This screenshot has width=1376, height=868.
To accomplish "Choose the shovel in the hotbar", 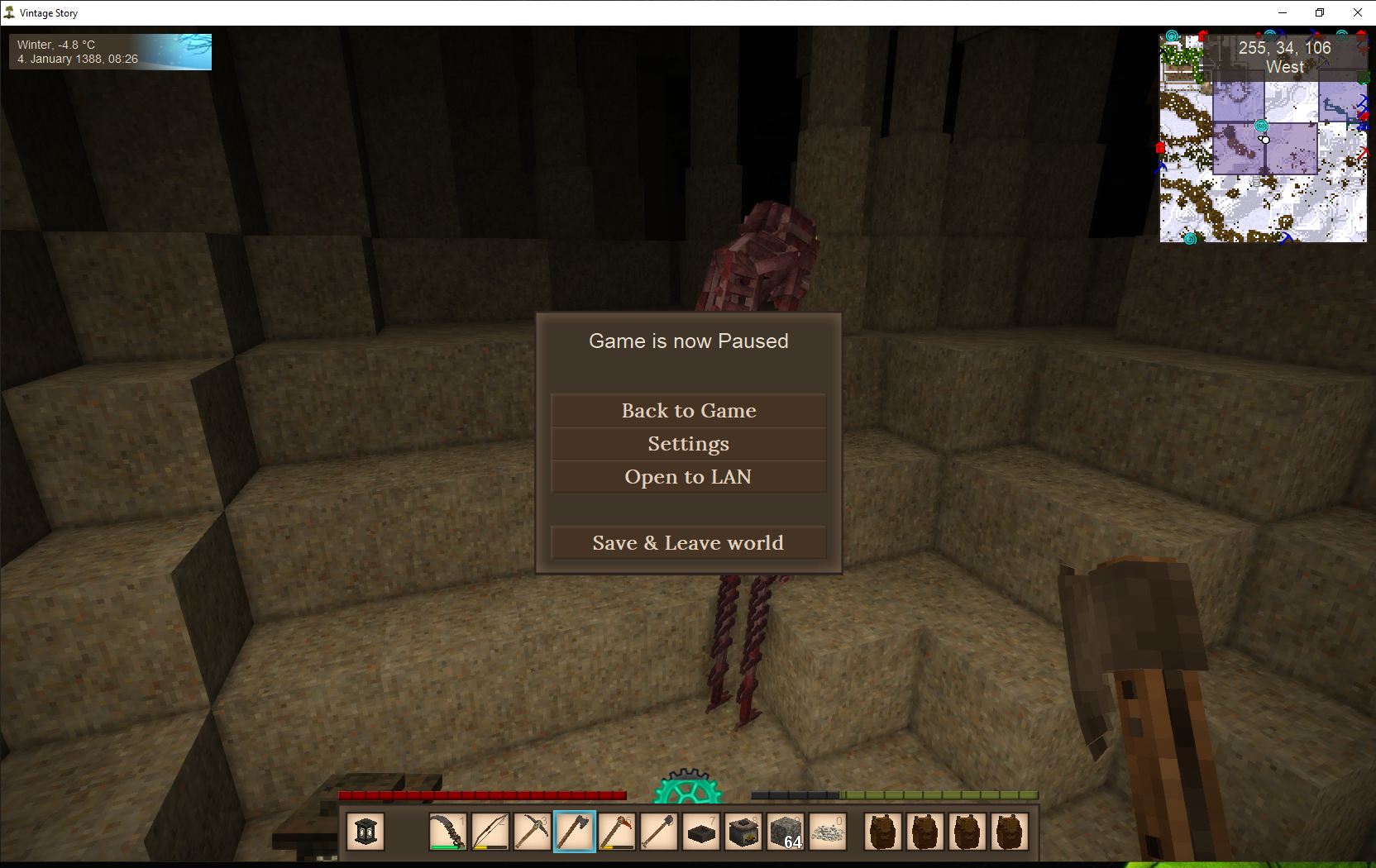I will pyautogui.click(x=658, y=832).
